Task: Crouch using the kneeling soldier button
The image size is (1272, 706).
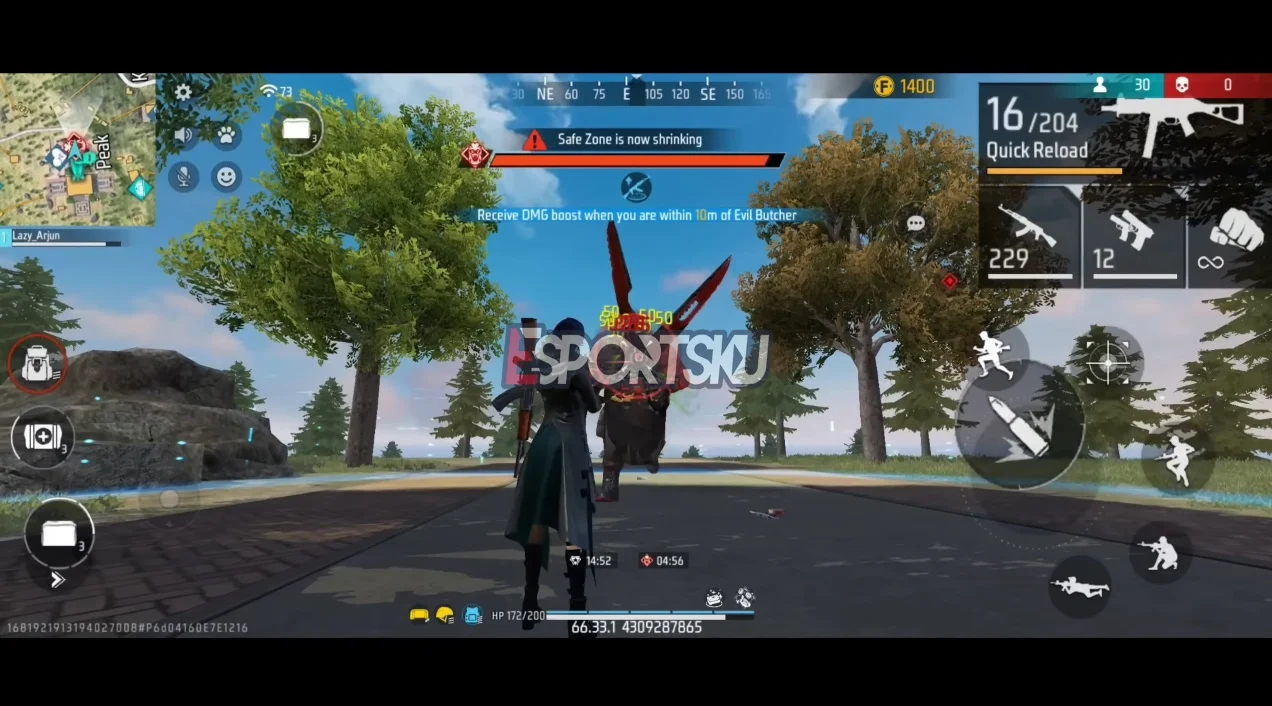Action: (1163, 552)
